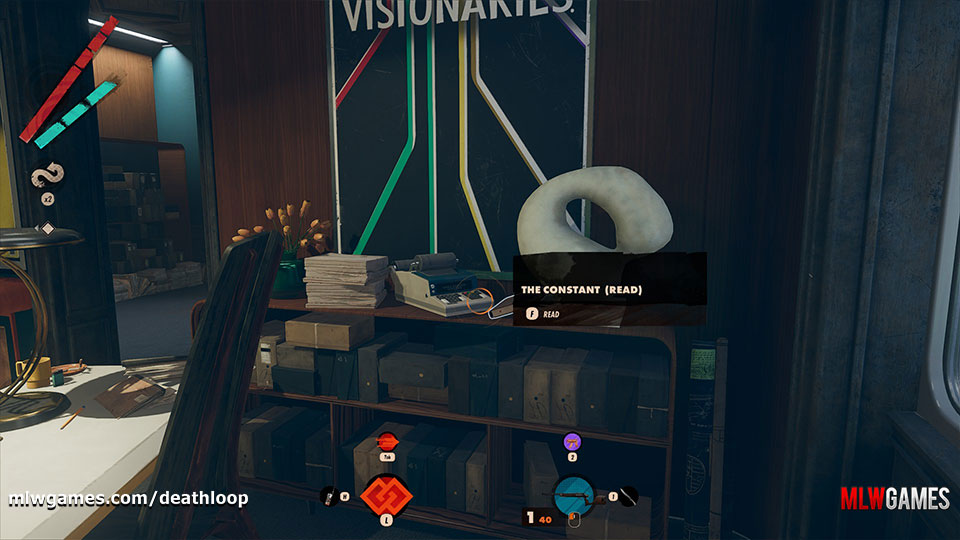
Task: Switch to the purple weapon icon
Action: [x=572, y=440]
